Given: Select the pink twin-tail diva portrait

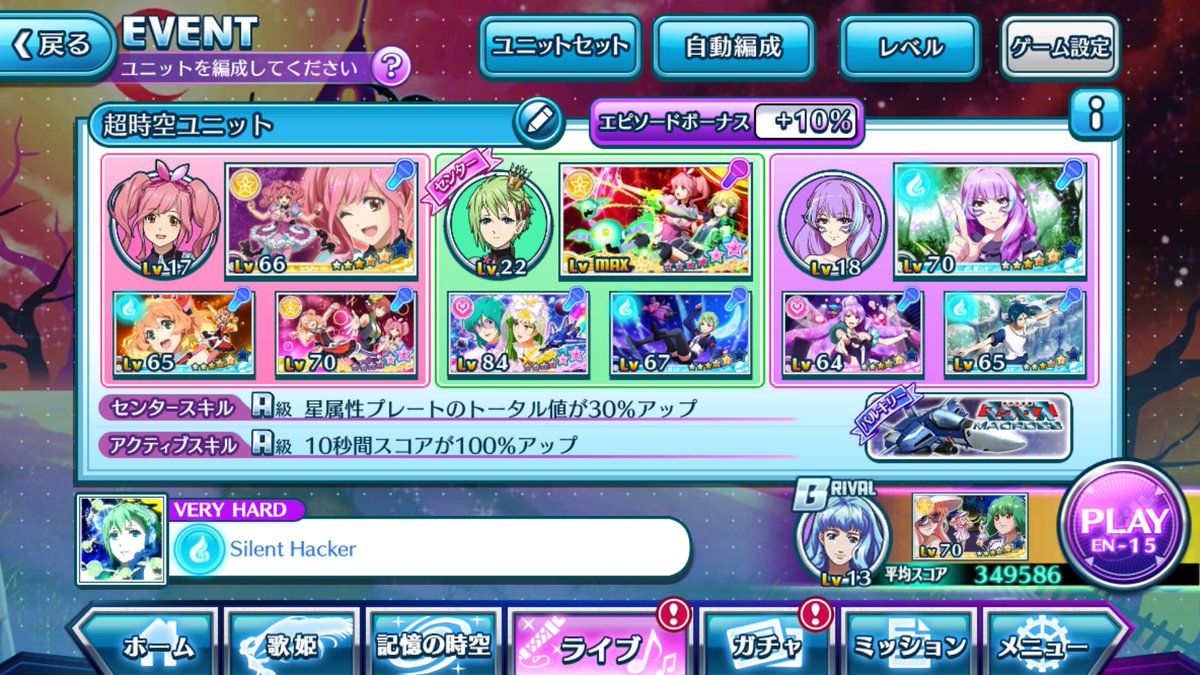Looking at the screenshot, I should click(x=161, y=220).
